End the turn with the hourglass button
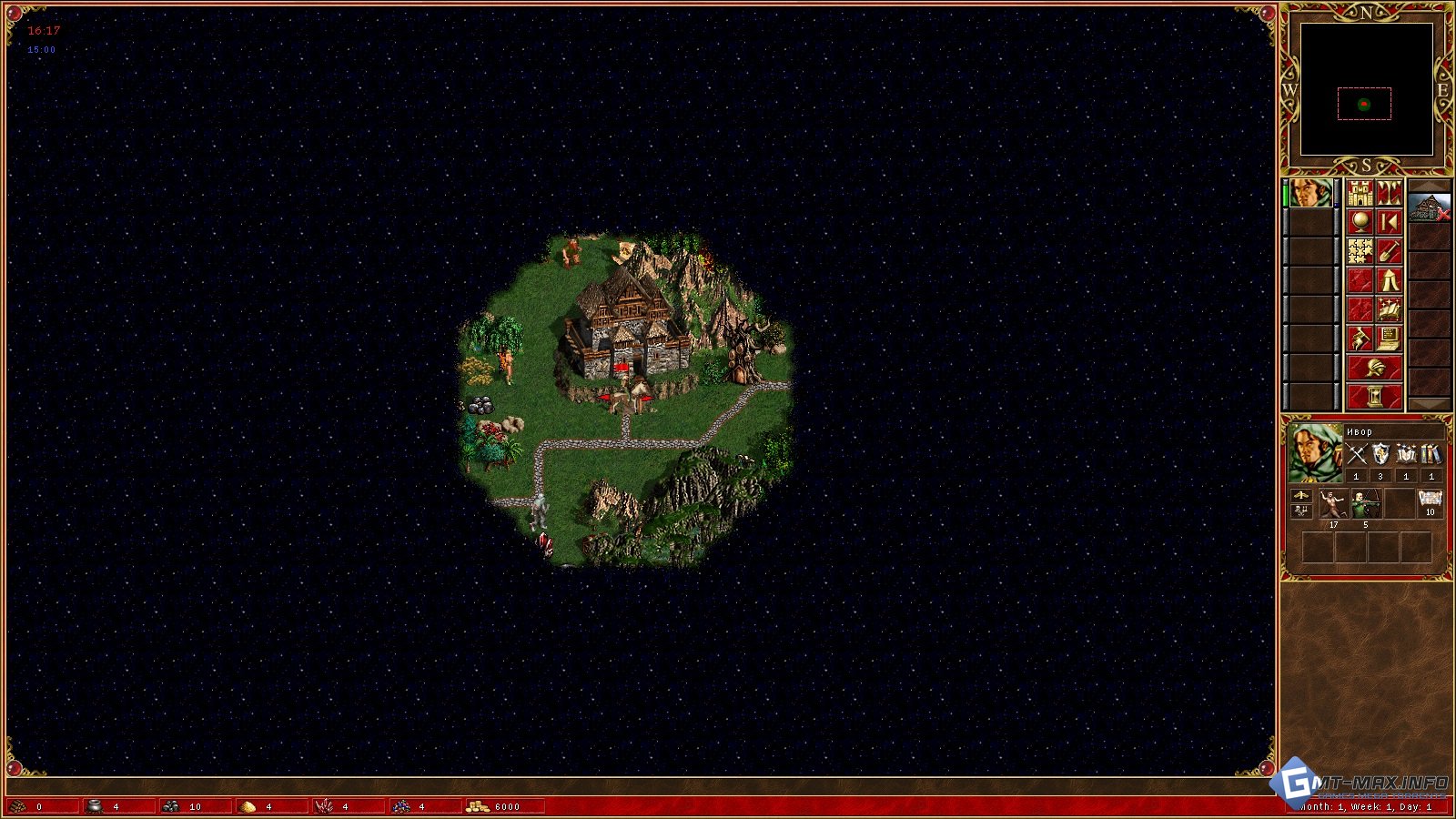 (1374, 397)
